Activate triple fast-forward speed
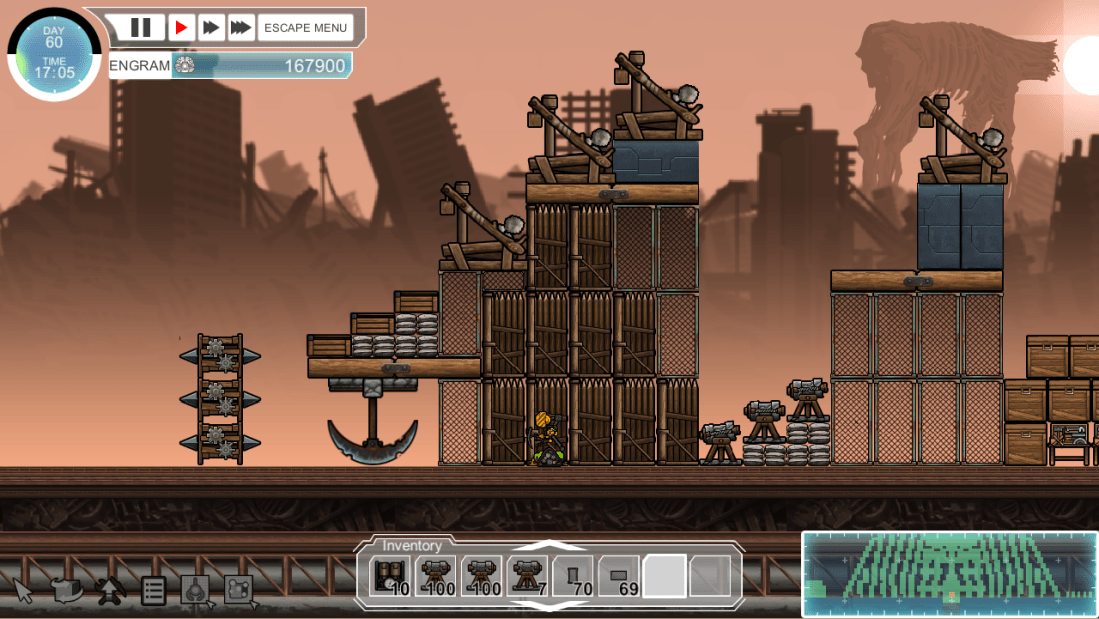Image resolution: width=1099 pixels, height=619 pixels. pos(240,27)
